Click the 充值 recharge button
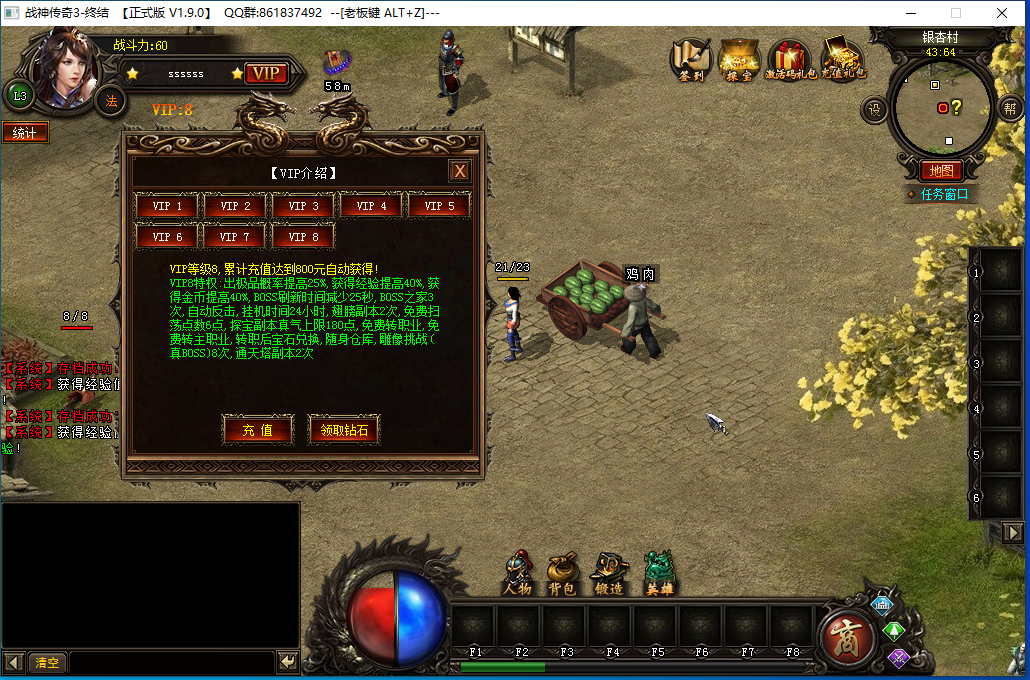 [257, 431]
